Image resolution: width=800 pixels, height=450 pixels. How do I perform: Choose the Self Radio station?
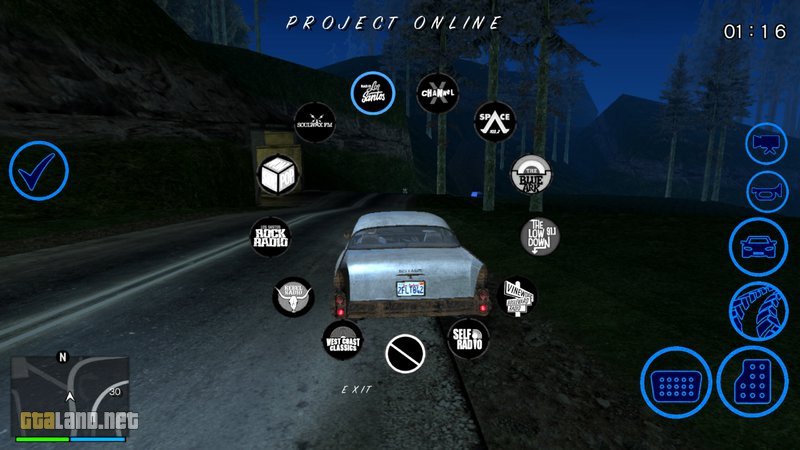point(468,338)
